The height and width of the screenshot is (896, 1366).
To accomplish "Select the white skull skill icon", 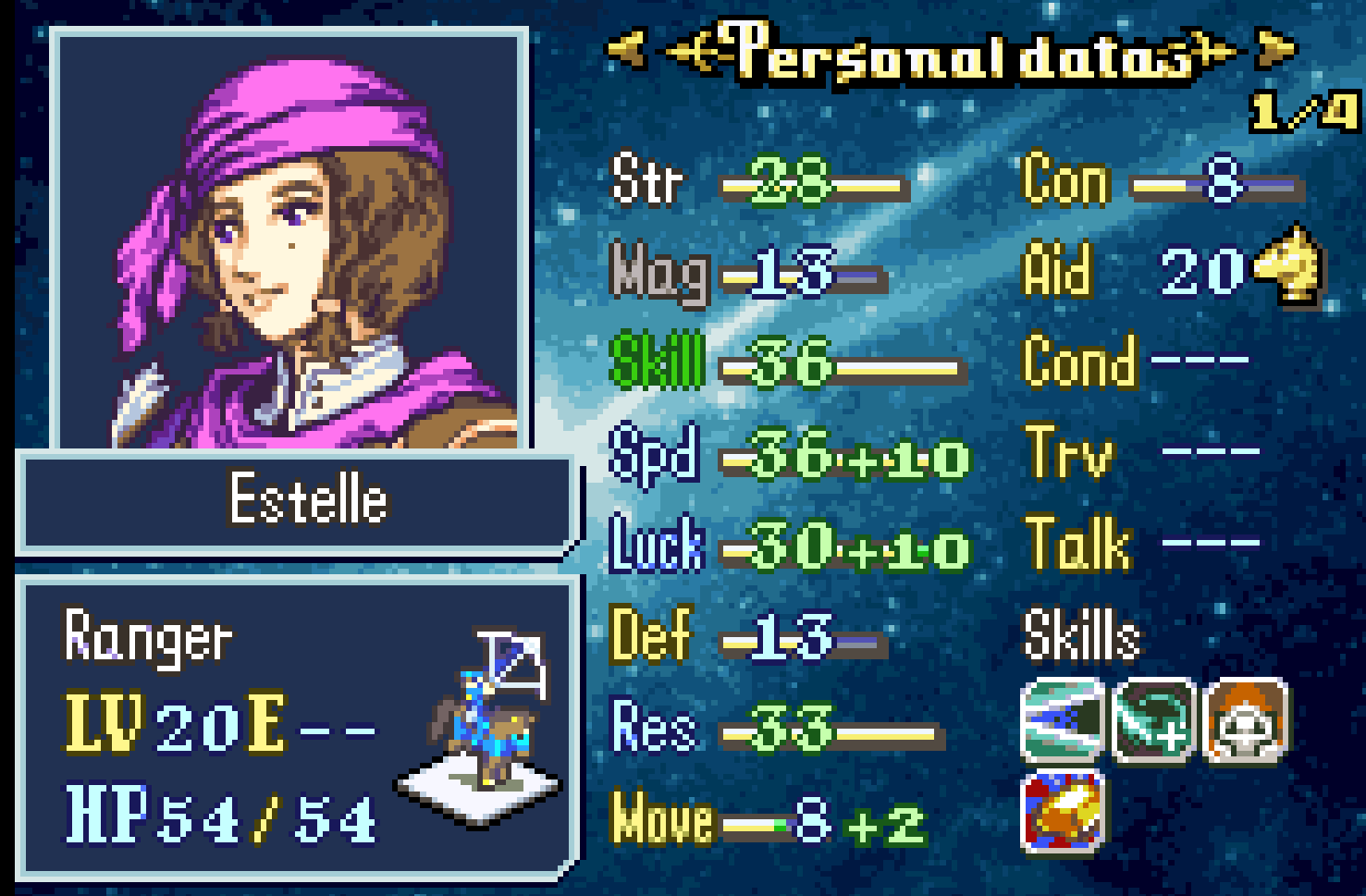I will [1245, 721].
